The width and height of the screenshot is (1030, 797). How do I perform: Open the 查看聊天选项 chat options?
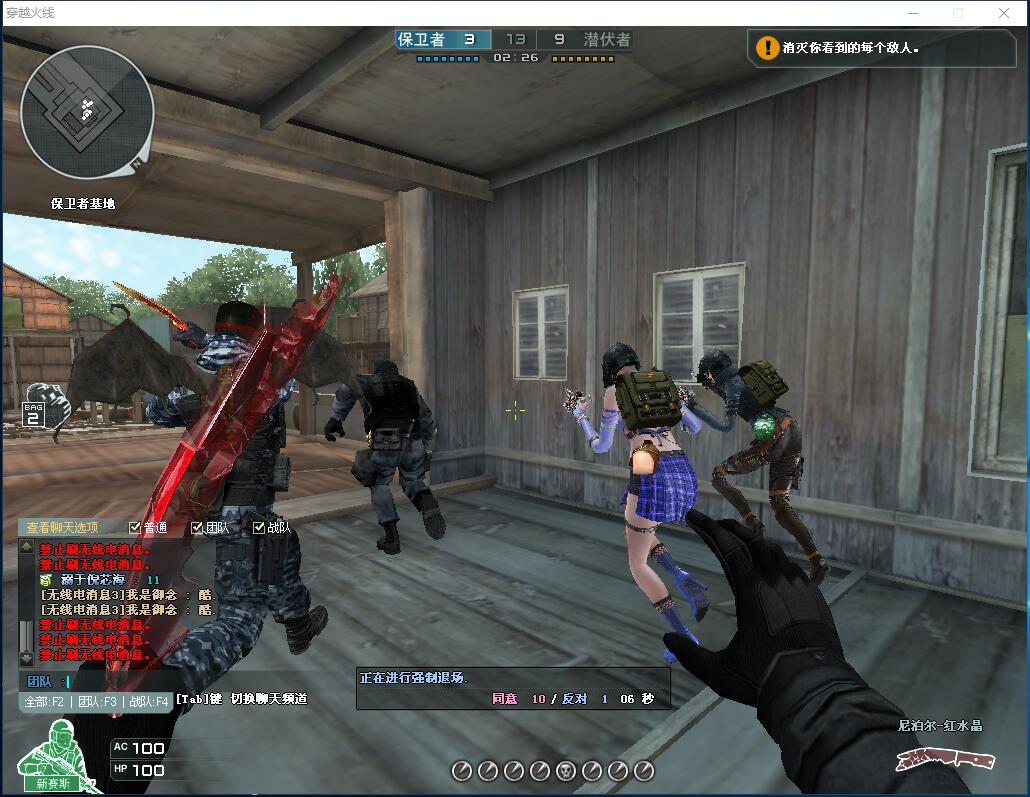click(x=63, y=527)
